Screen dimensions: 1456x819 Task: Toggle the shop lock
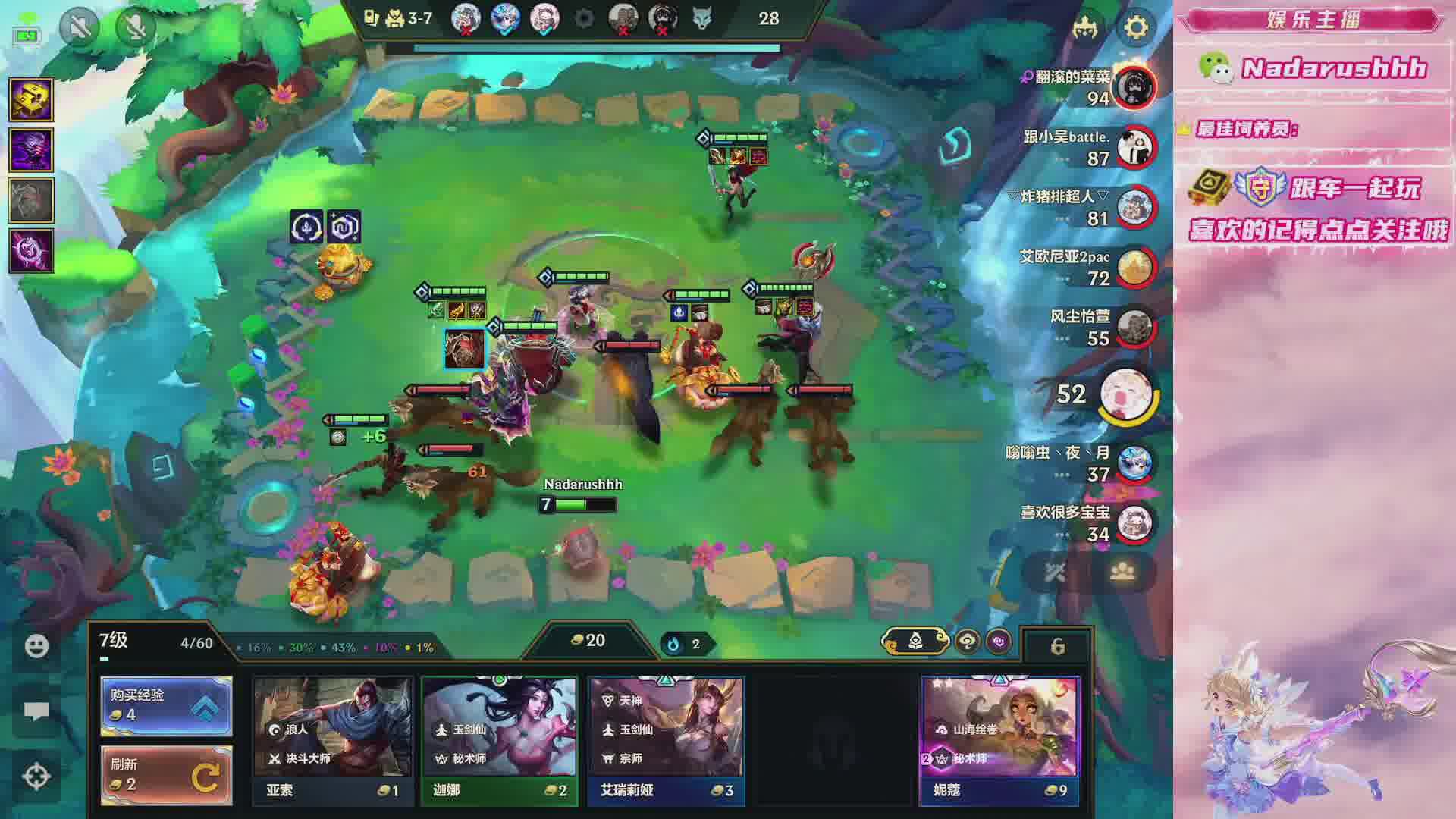pyautogui.click(x=1057, y=646)
